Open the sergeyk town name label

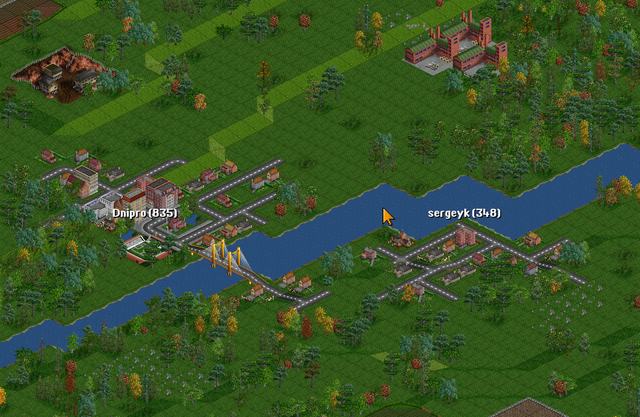point(464,213)
